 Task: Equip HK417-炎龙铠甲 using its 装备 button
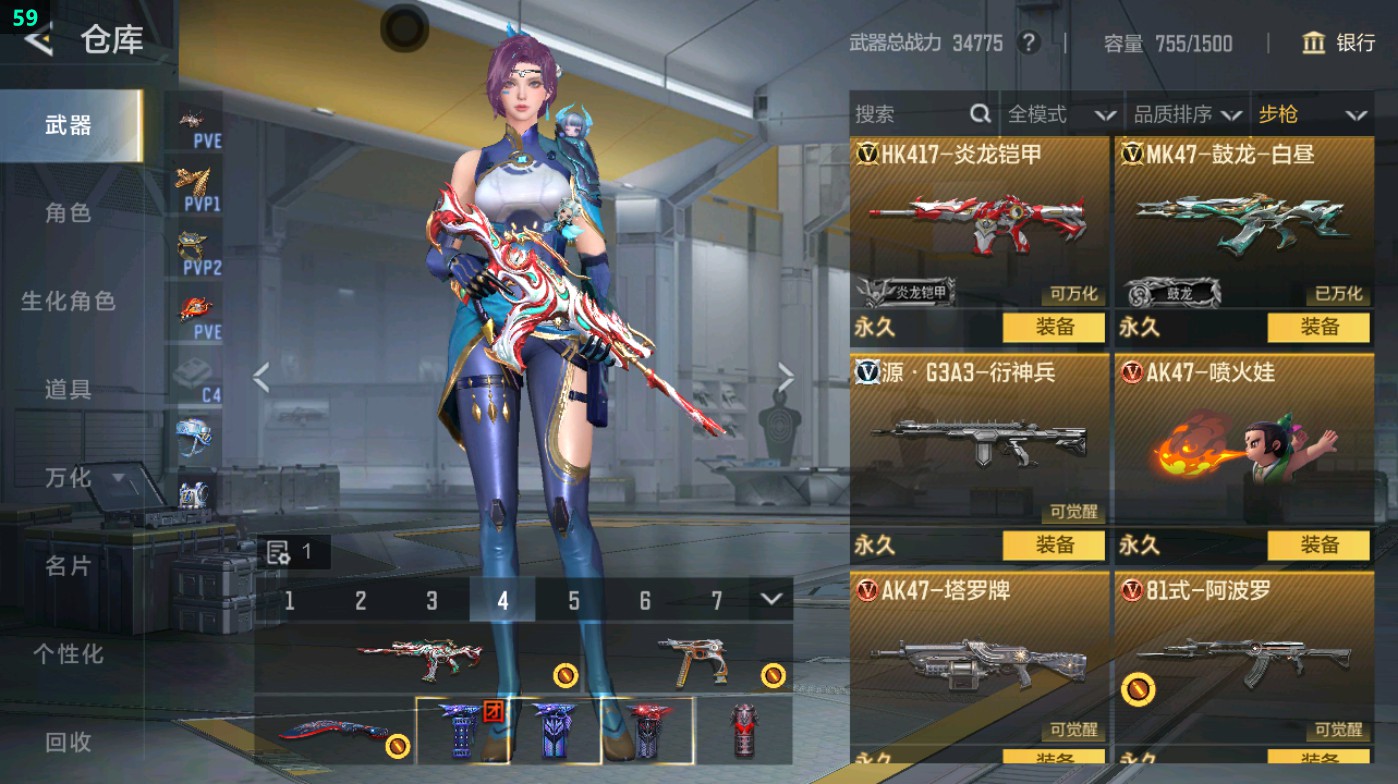tap(1056, 327)
